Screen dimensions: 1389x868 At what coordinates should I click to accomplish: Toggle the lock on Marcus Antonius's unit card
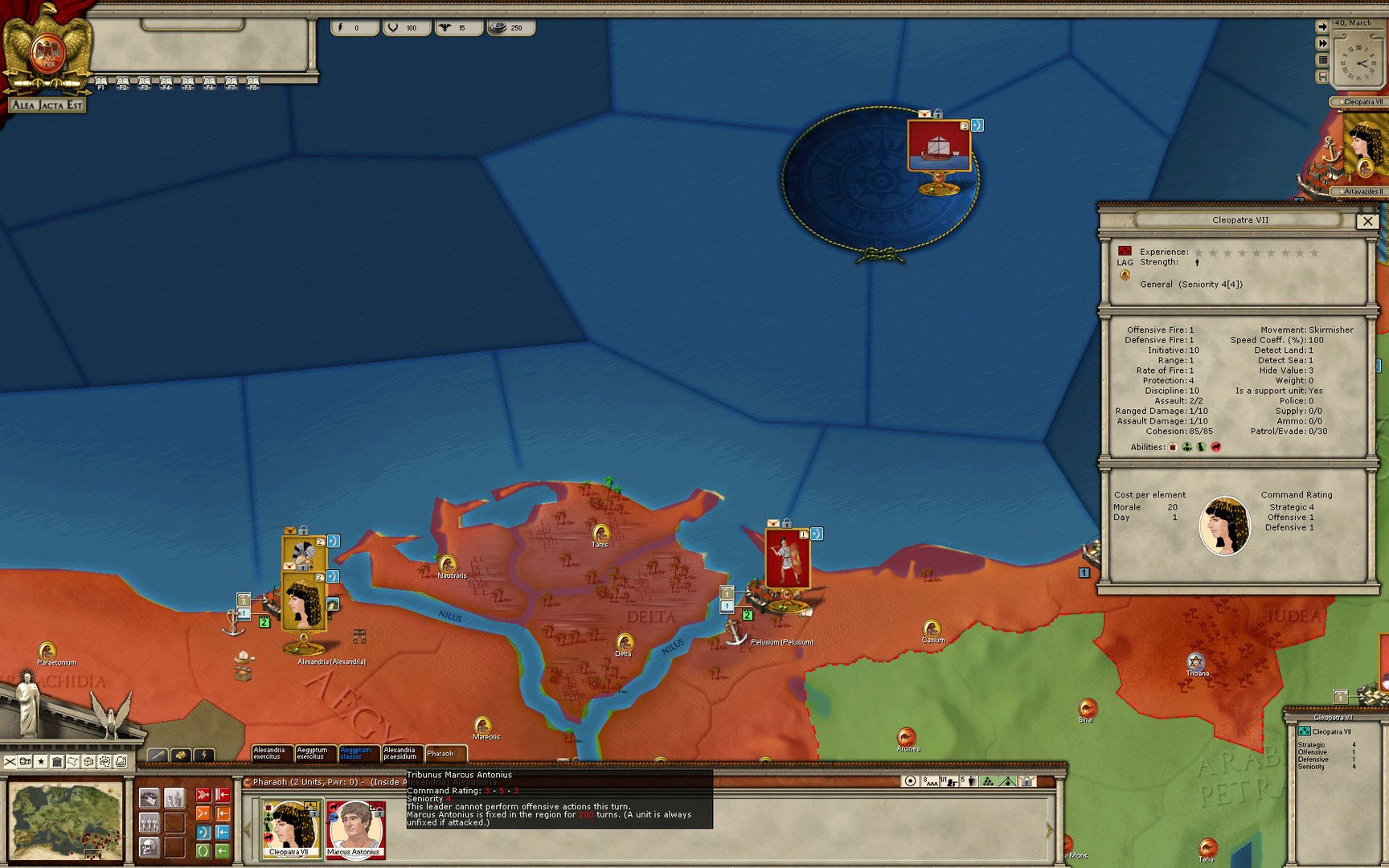coord(379,813)
